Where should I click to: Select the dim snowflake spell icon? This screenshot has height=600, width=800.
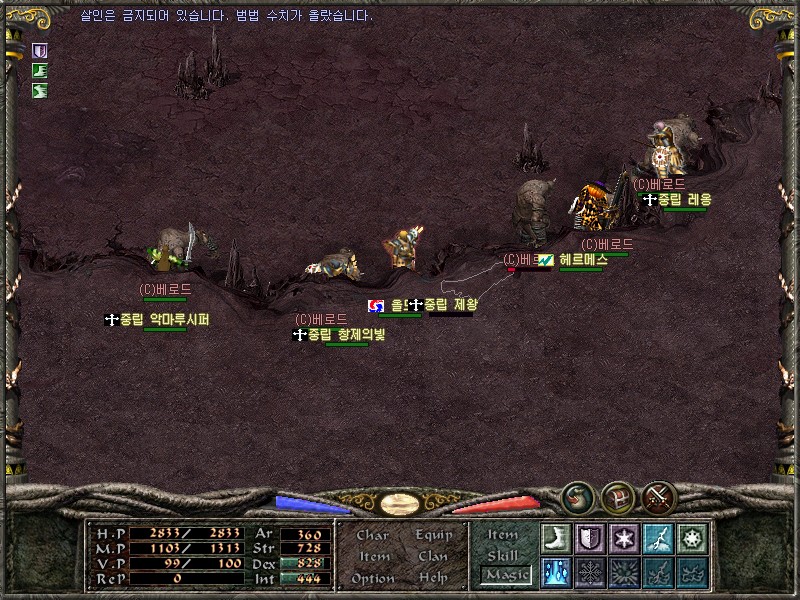[x=590, y=572]
